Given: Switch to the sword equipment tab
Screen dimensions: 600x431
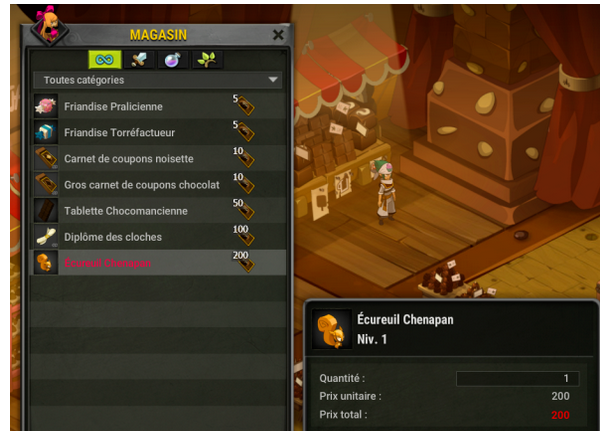Looking at the screenshot, I should 138,59.
